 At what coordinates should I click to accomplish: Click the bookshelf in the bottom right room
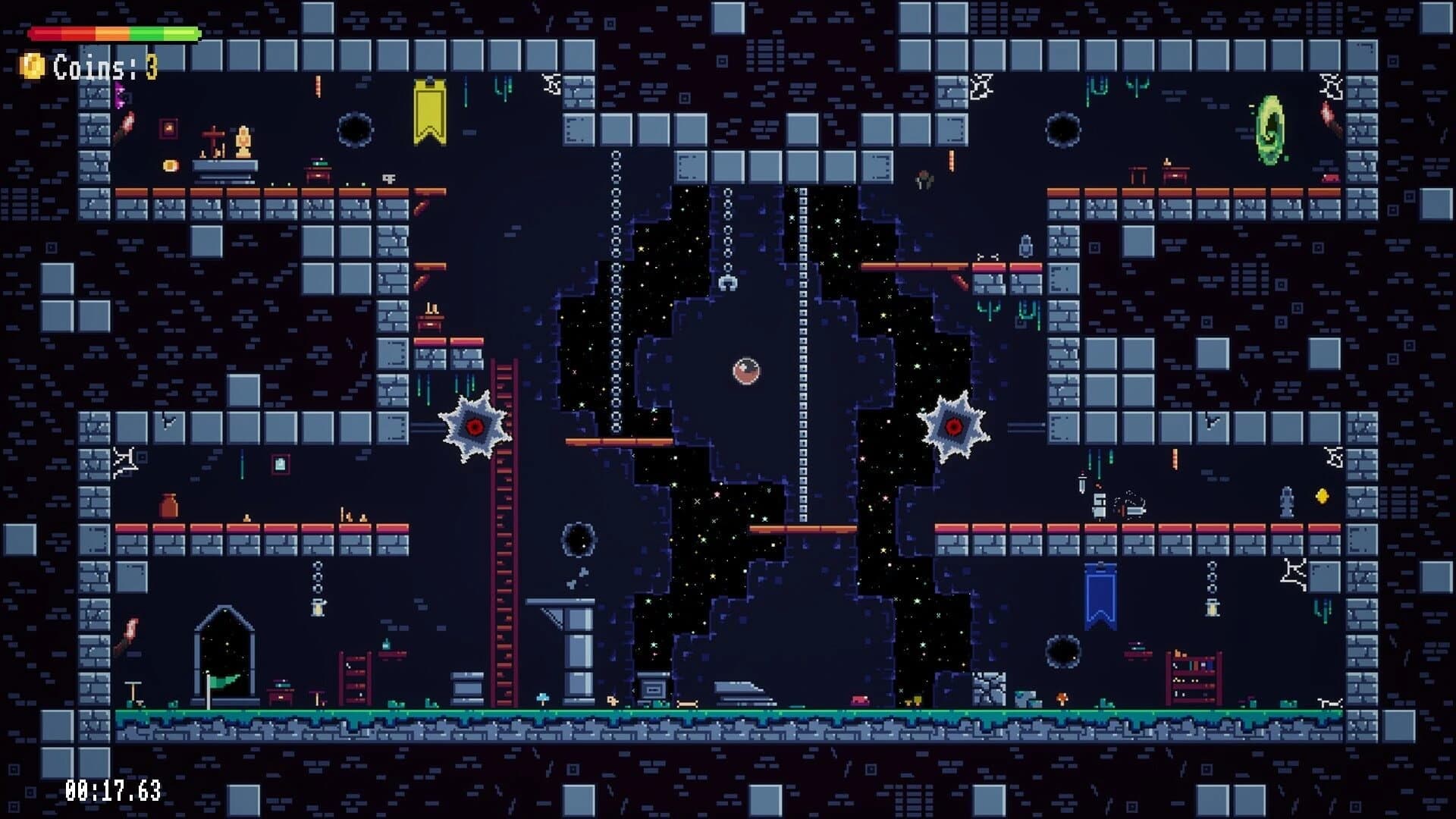pos(1194,676)
